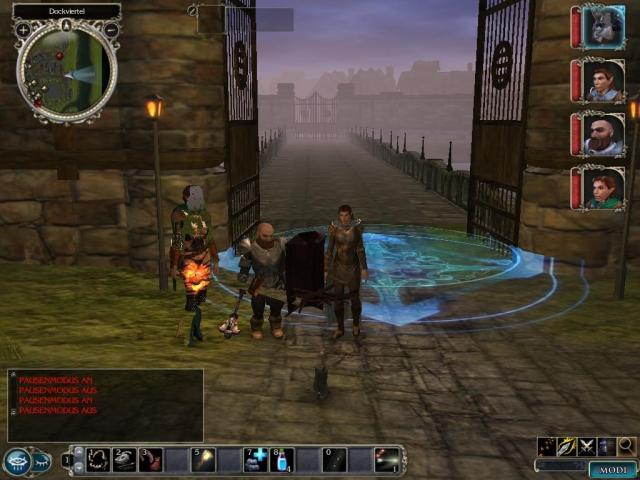Click the magnifying glass icon
The height and width of the screenshot is (480, 640).
(626, 446)
